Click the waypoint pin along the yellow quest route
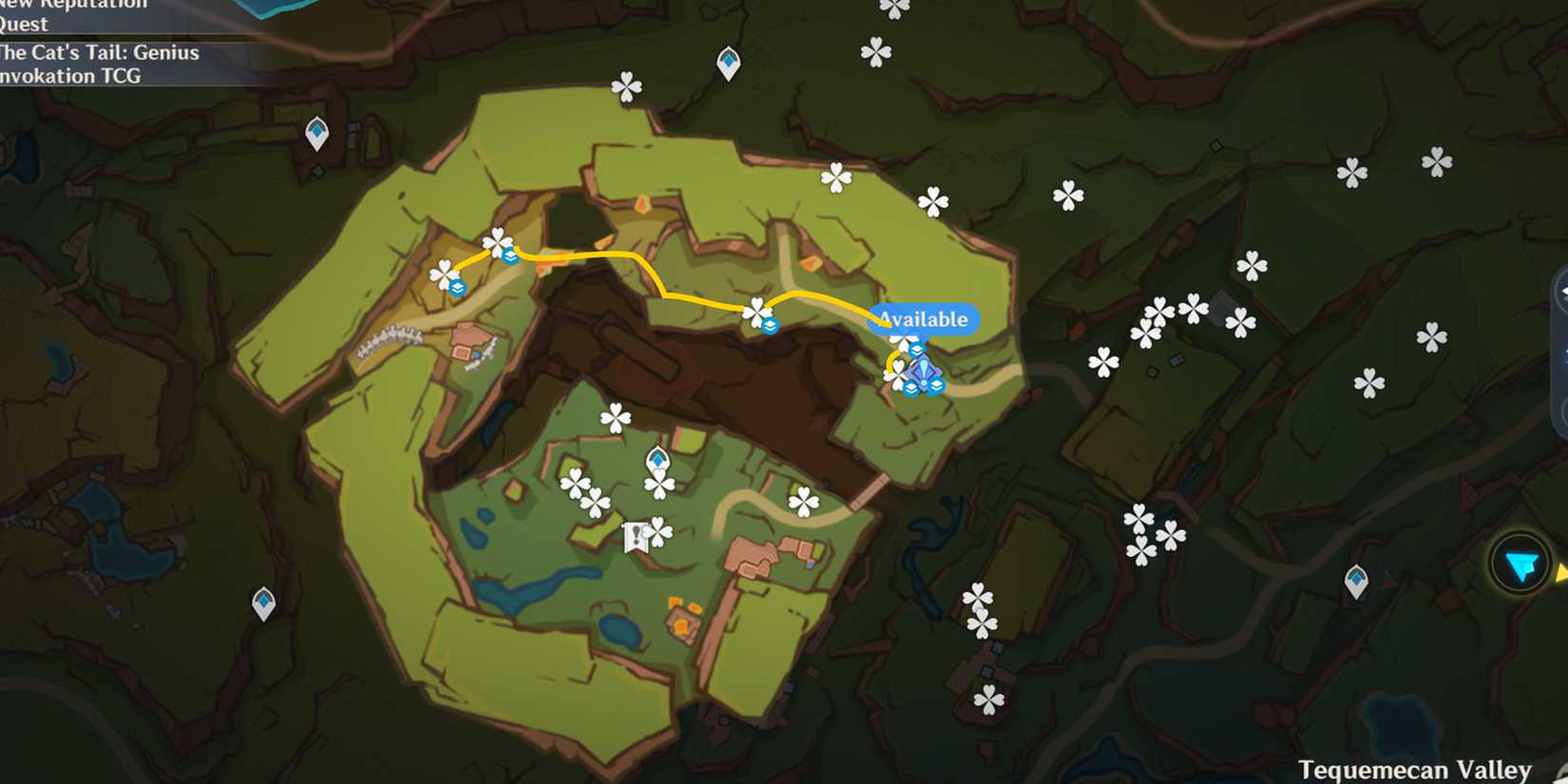Screen dimensions: 1568x784 tap(770, 324)
